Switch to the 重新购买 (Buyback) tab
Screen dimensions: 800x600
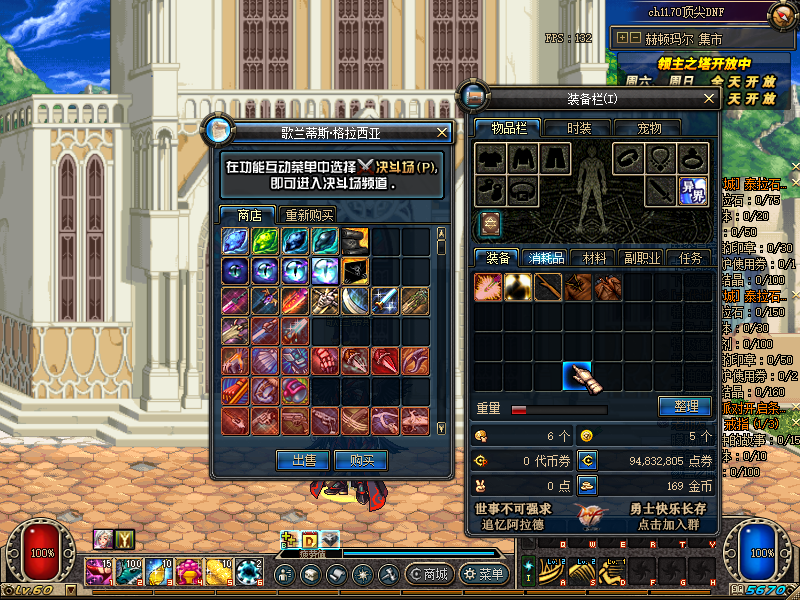click(308, 215)
